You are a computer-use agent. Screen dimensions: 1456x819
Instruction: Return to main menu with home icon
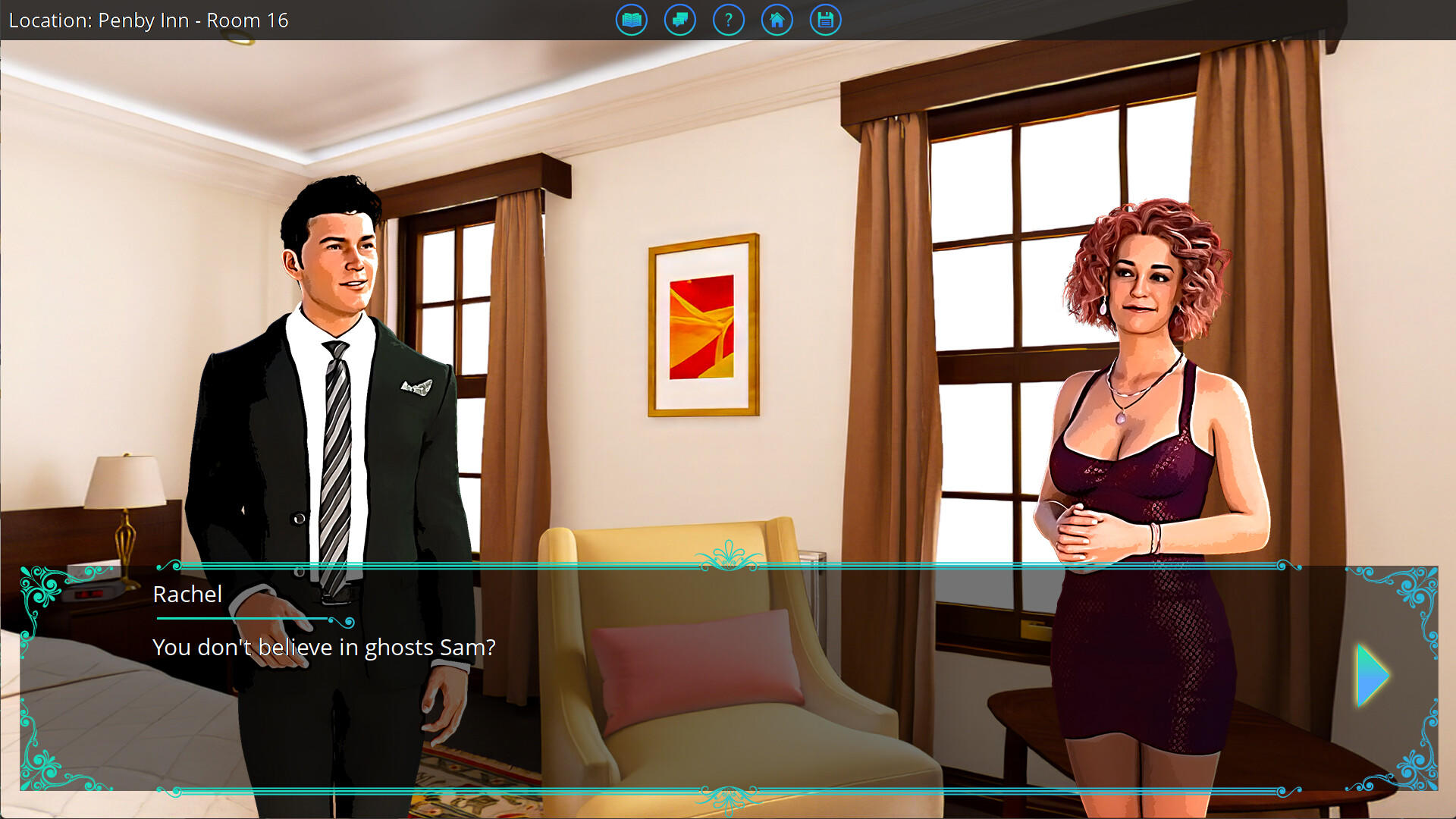pos(777,20)
